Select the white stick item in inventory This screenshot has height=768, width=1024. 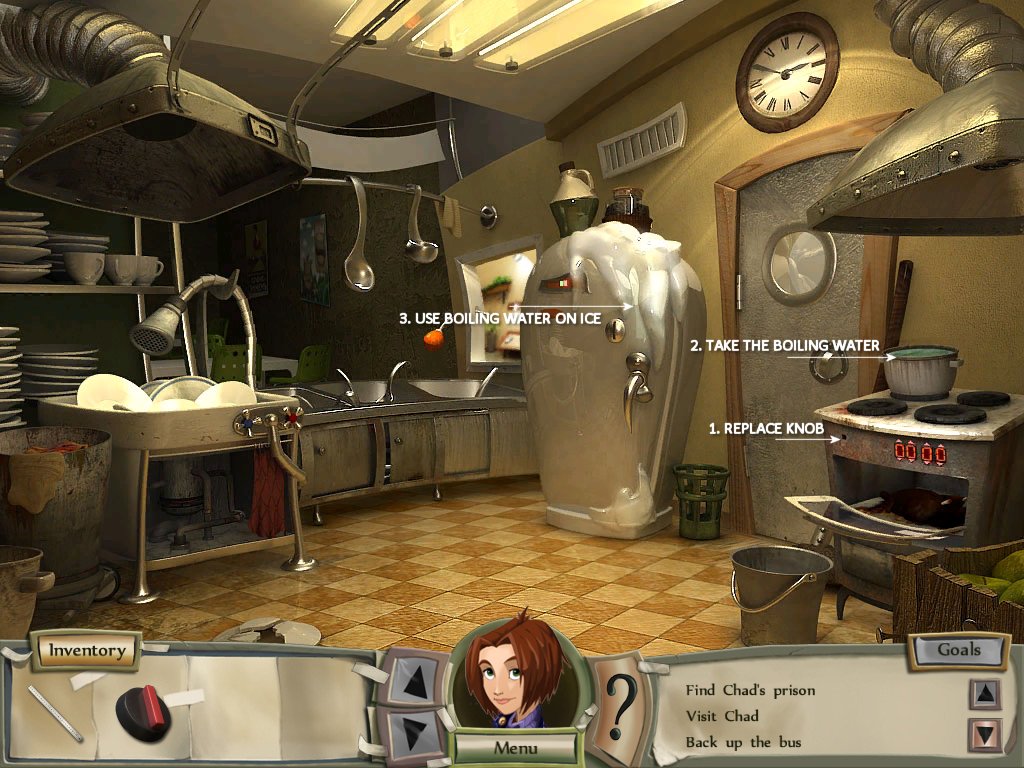click(x=55, y=712)
